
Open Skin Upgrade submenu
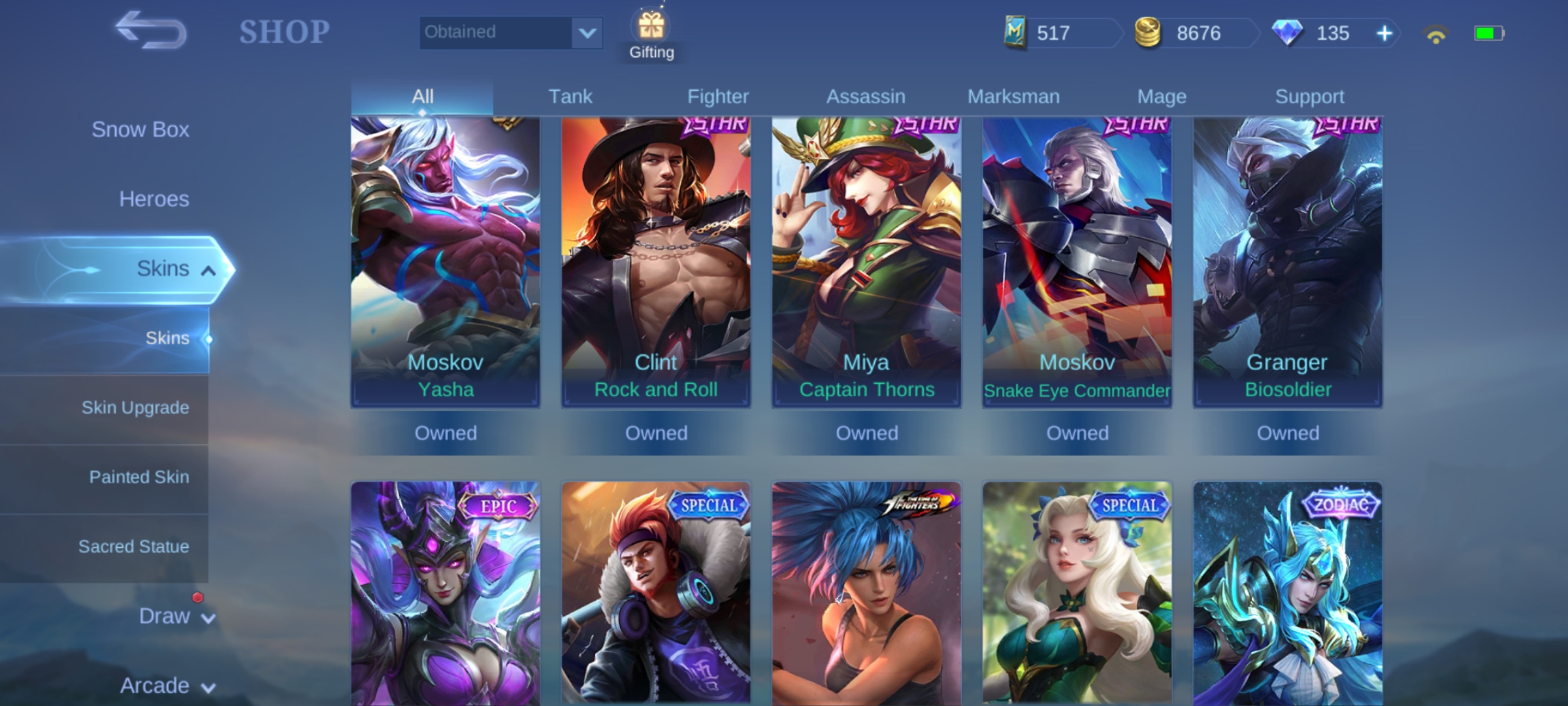135,408
